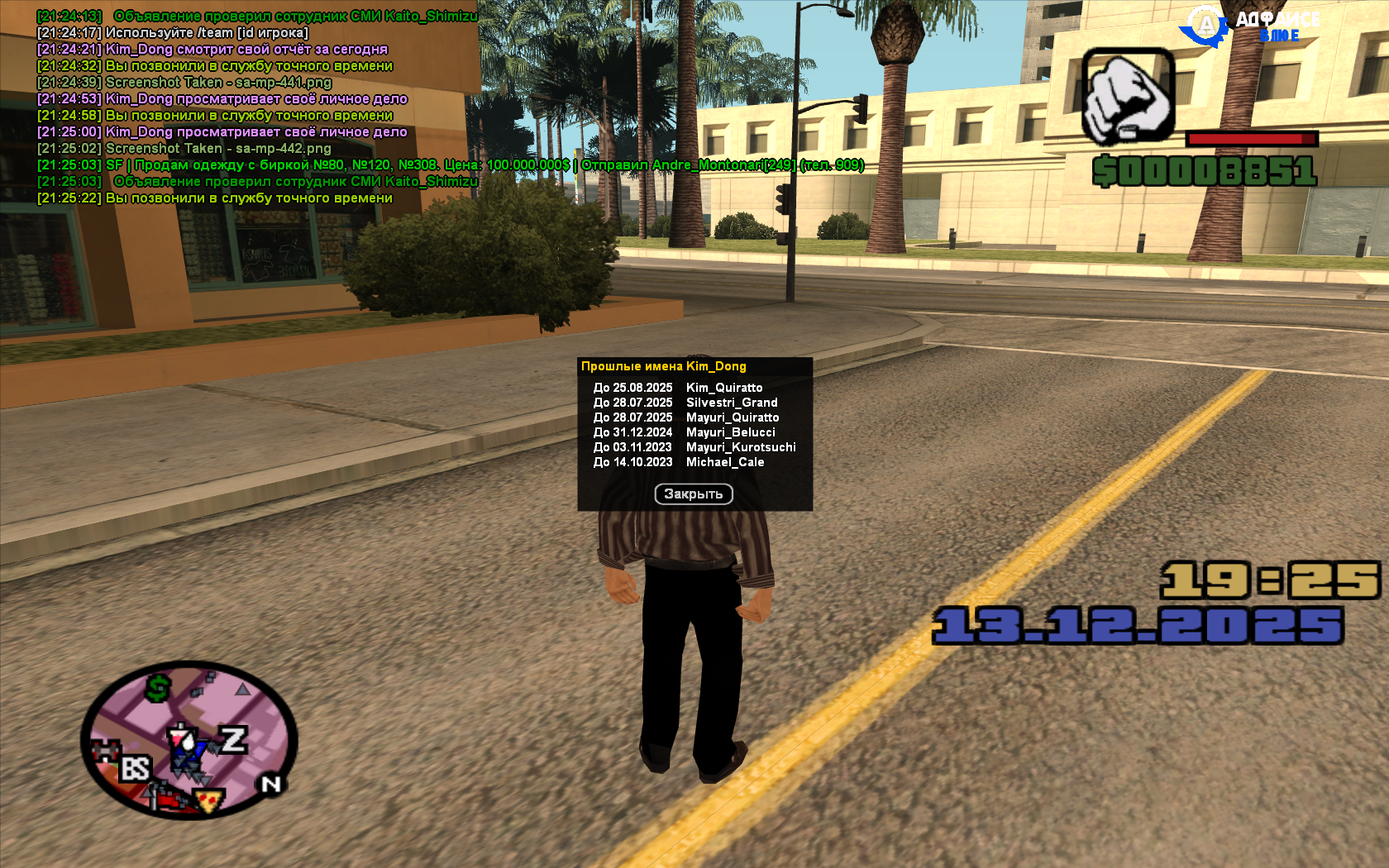The width and height of the screenshot is (1389, 868).
Task: Click the N compass letter on the radar
Action: 270,782
